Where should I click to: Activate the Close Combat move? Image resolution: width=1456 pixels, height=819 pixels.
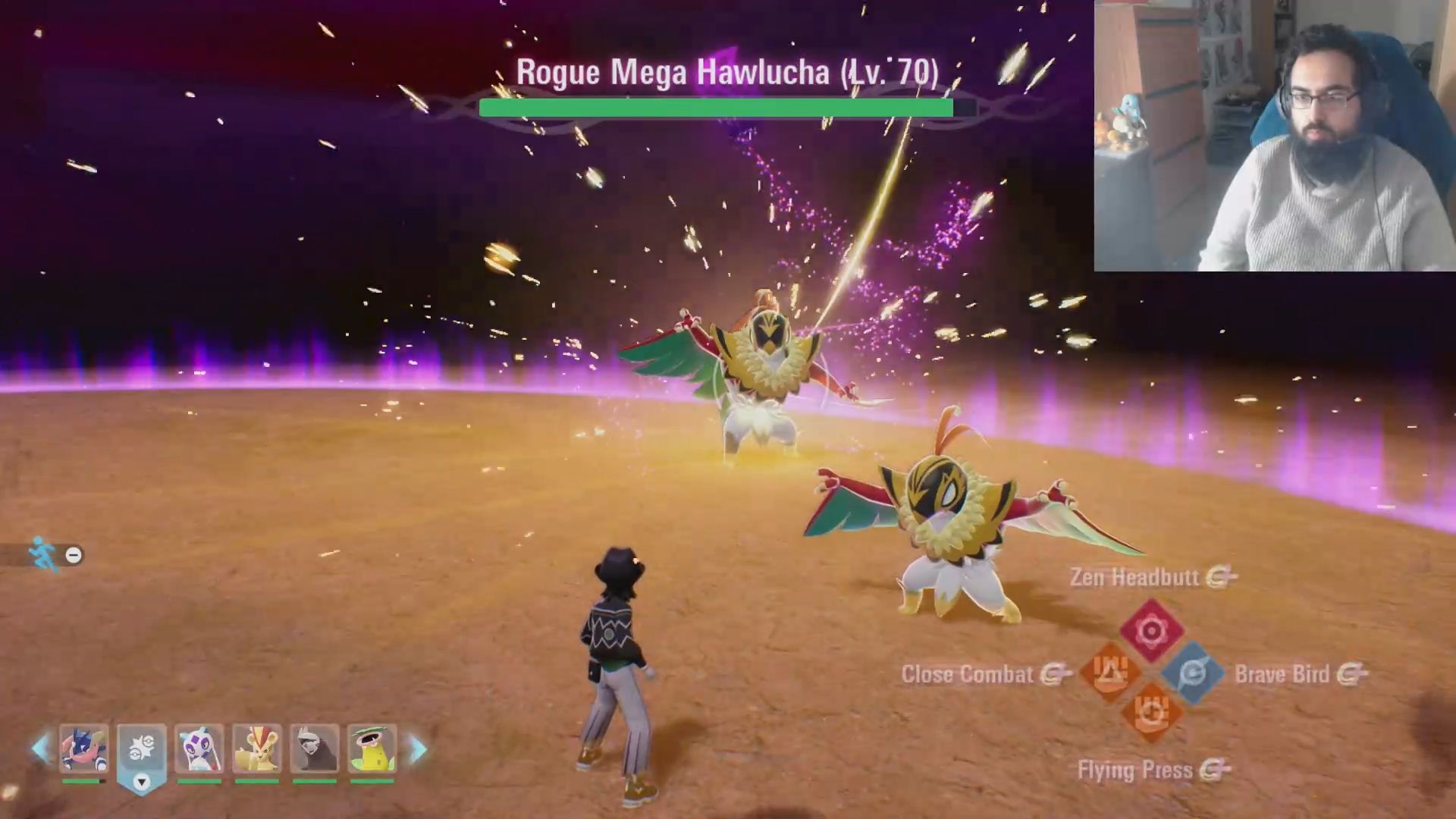tap(1110, 672)
